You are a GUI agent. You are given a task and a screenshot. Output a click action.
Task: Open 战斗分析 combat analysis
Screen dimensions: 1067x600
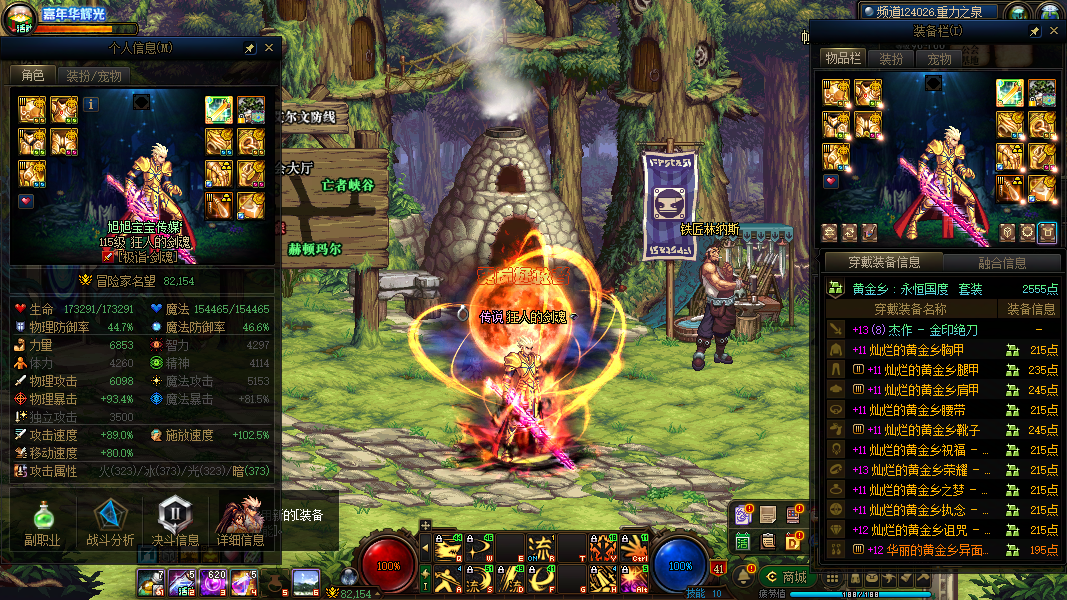click(x=110, y=522)
